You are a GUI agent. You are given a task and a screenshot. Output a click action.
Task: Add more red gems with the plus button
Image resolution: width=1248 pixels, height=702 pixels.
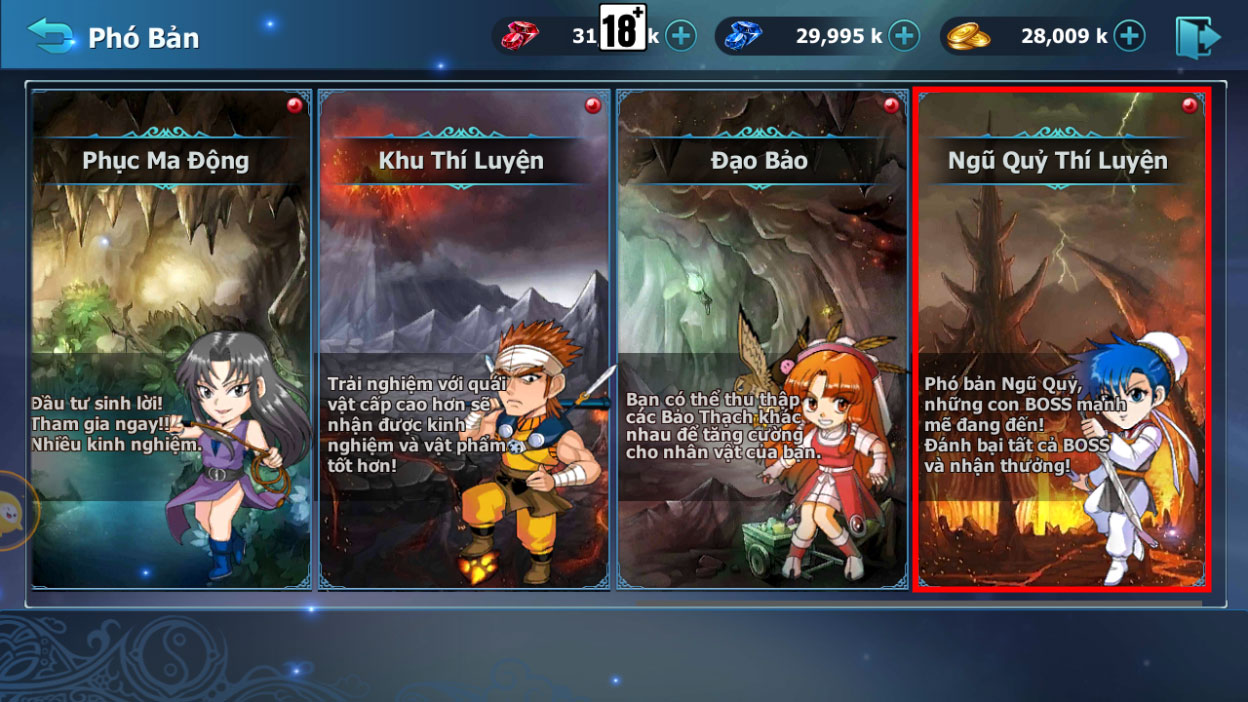[681, 37]
